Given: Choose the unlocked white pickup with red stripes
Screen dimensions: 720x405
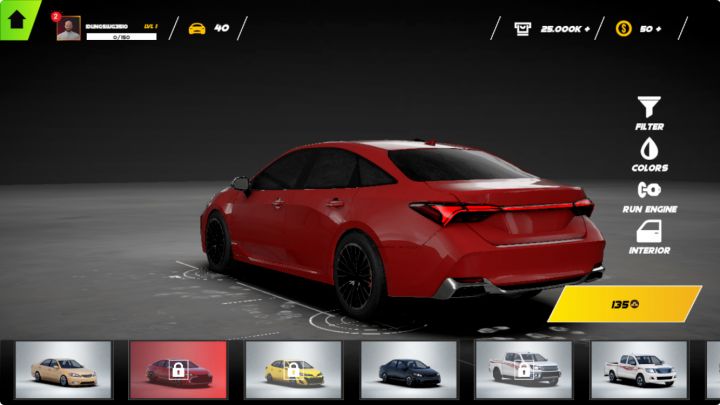Looking at the screenshot, I should pyautogui.click(x=638, y=370).
